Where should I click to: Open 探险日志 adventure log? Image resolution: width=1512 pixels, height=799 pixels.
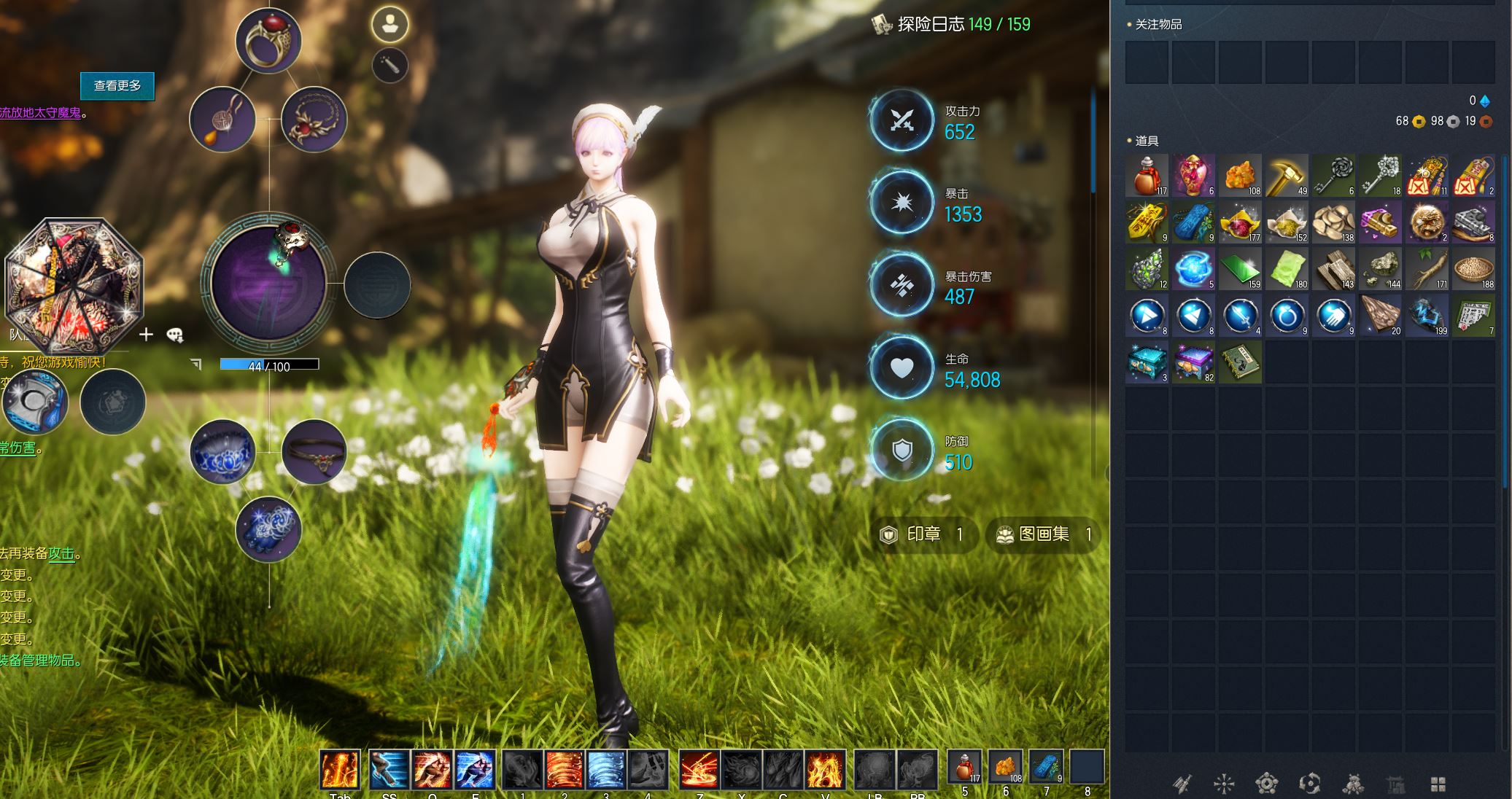(x=952, y=25)
